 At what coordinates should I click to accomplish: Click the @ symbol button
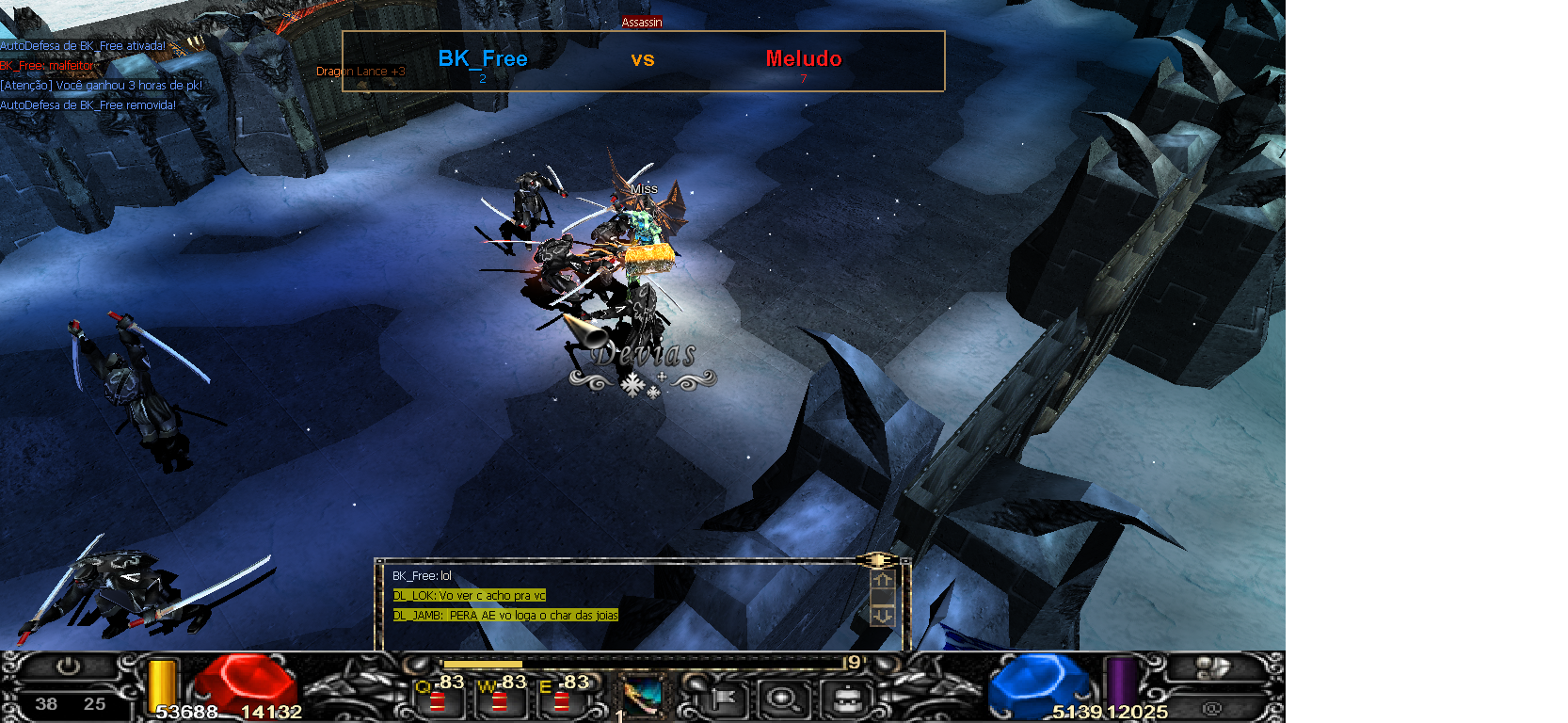click(1212, 707)
